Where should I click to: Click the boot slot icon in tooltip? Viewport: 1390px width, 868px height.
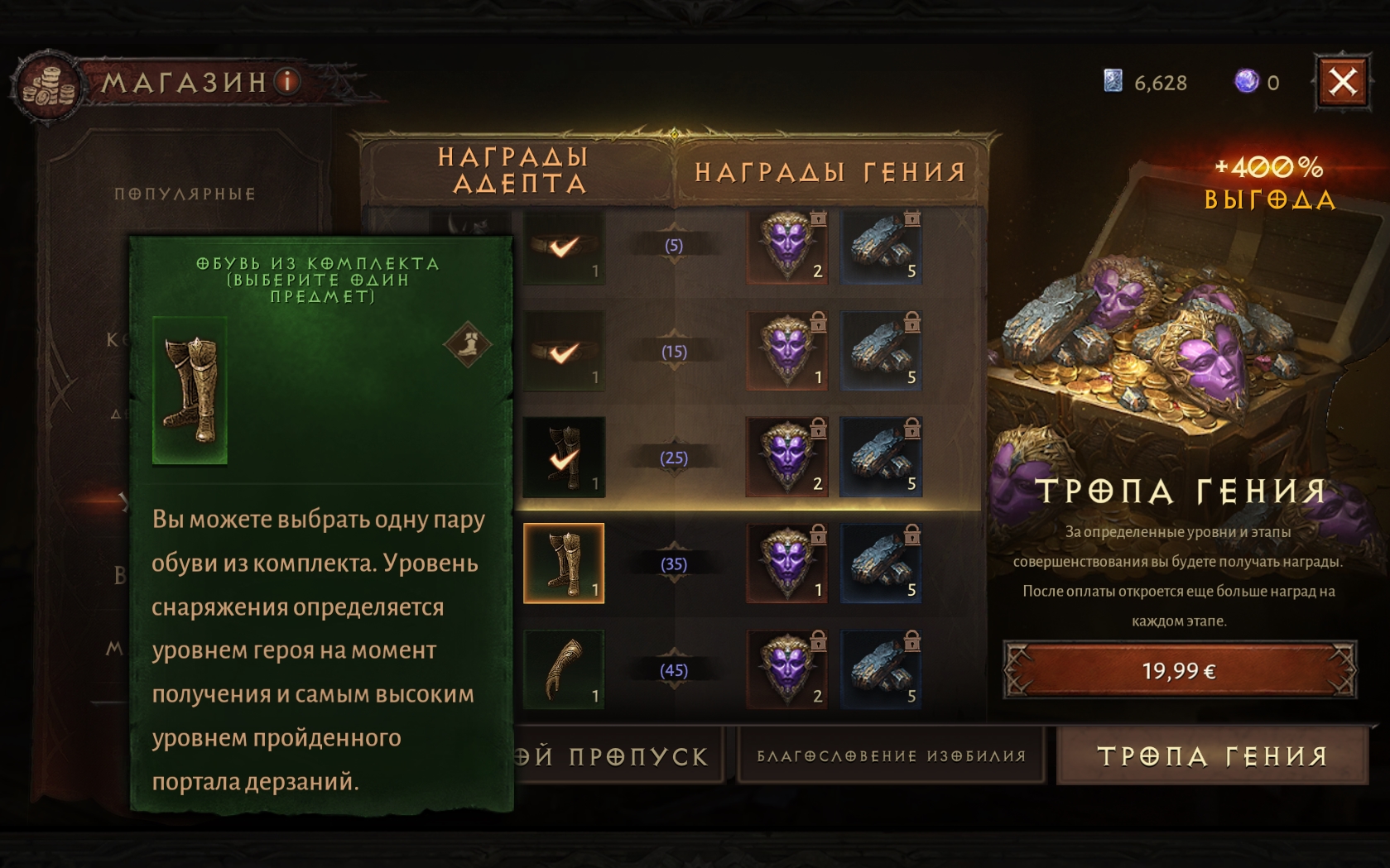468,343
